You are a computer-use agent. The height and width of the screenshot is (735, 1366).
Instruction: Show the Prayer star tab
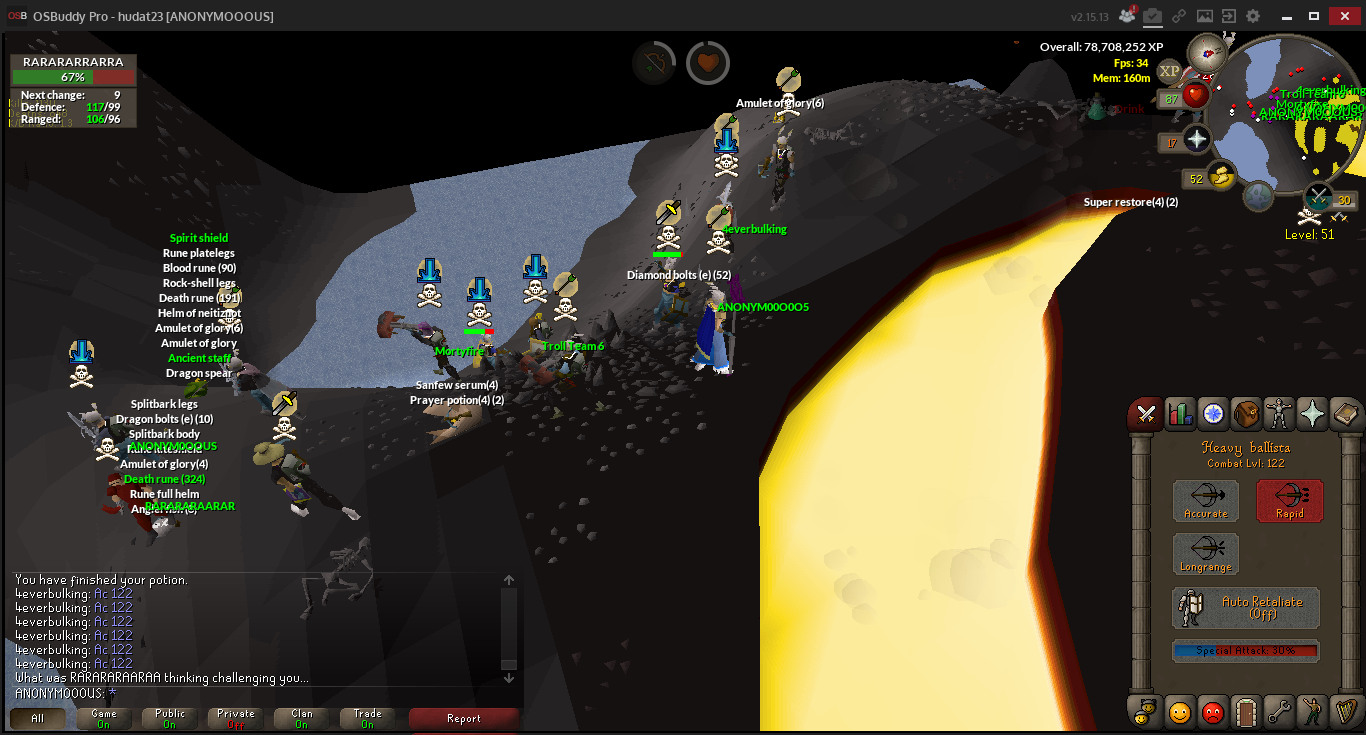(x=1314, y=413)
